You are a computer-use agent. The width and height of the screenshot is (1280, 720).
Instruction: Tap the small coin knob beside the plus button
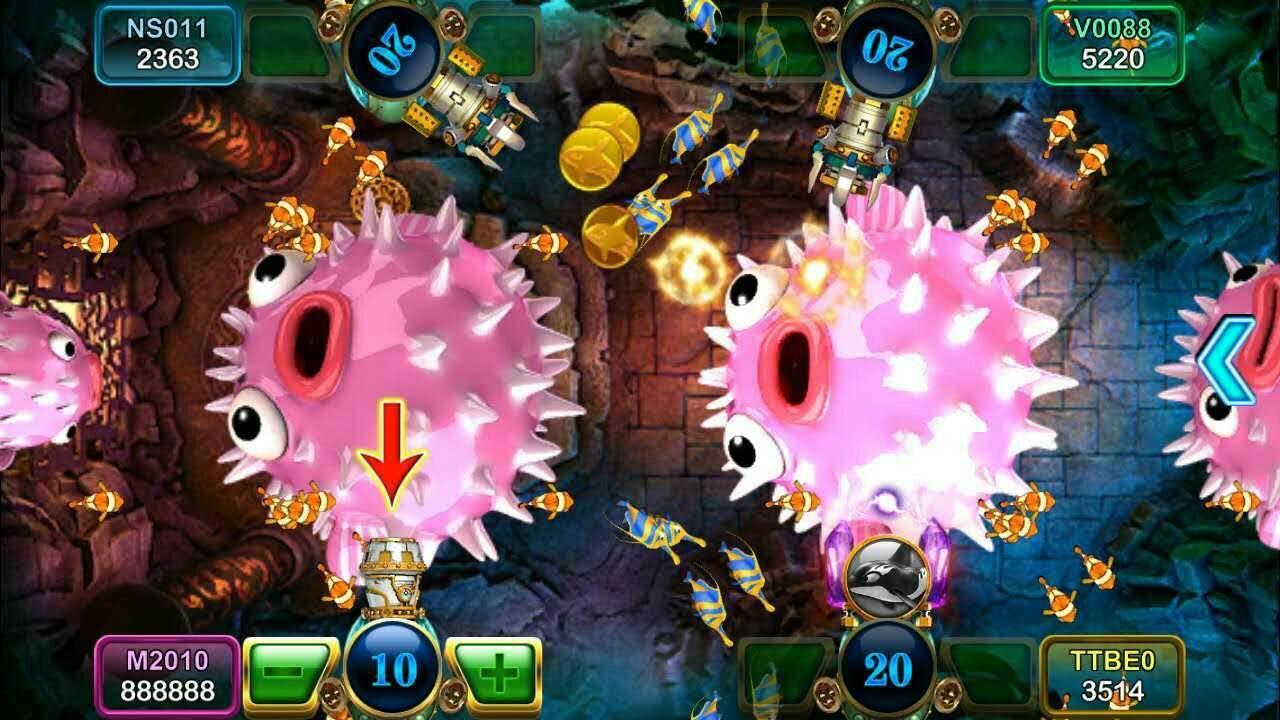point(452,695)
